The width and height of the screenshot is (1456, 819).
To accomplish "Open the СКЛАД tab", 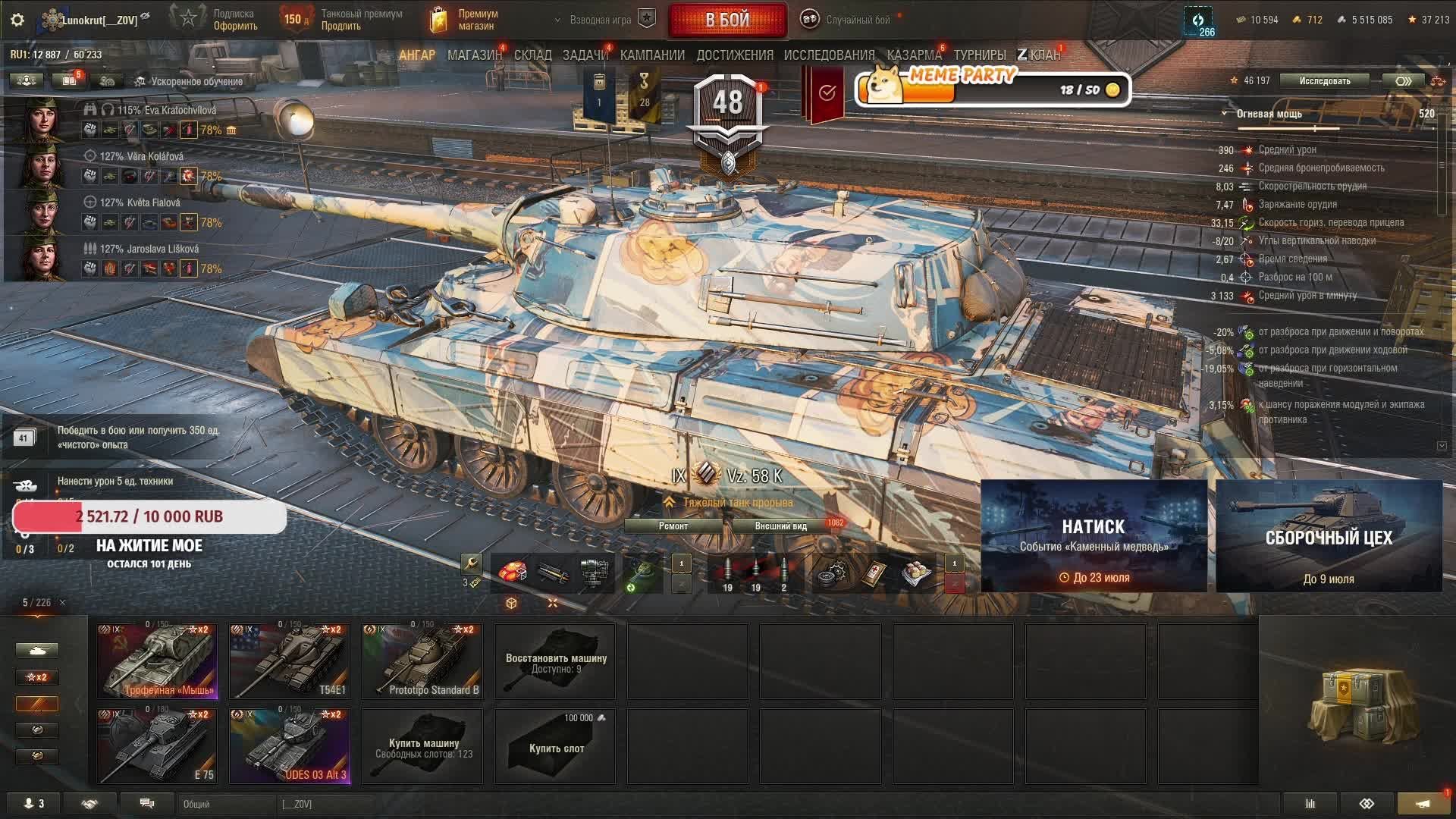I will pos(532,55).
